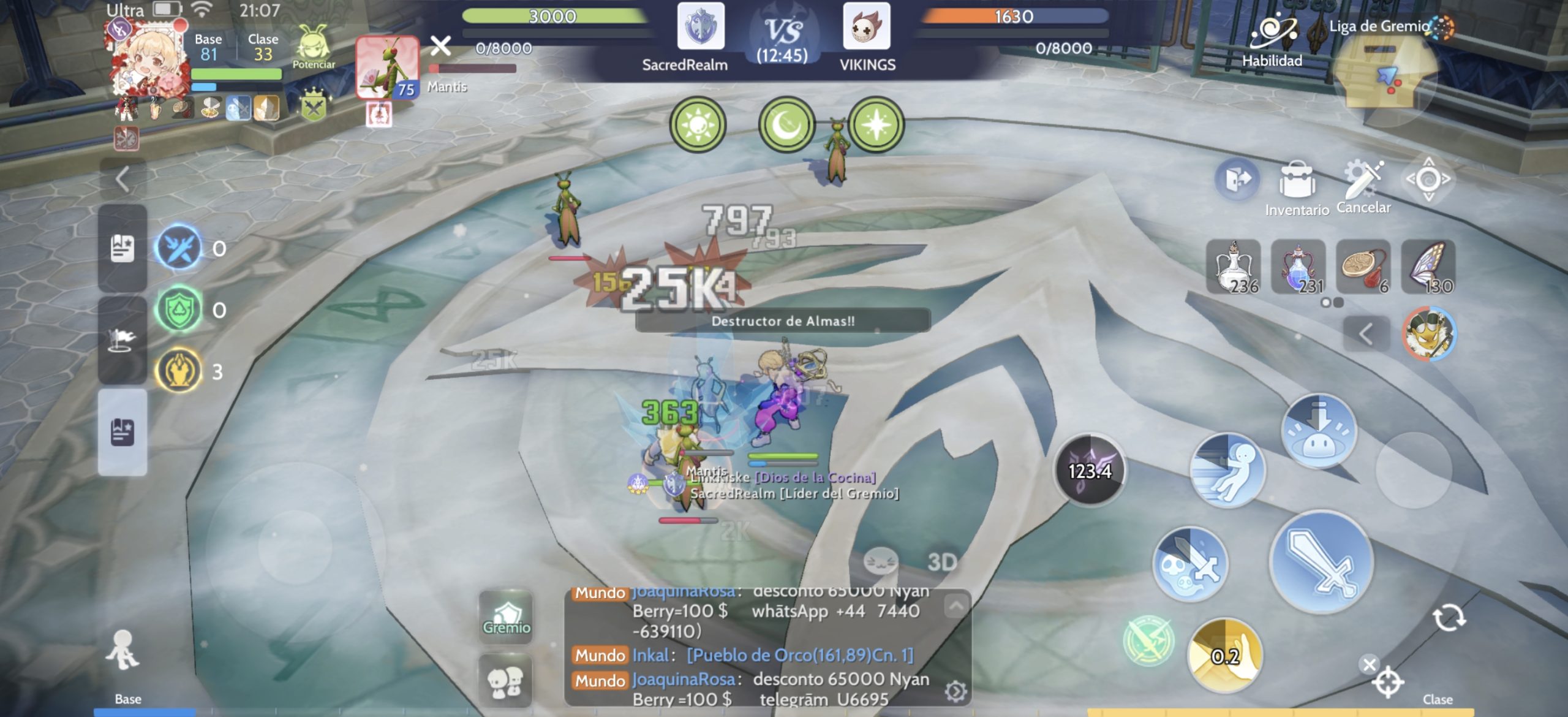The image size is (1568, 717).
Task: Use the butterfly wing item
Action: point(1428,267)
